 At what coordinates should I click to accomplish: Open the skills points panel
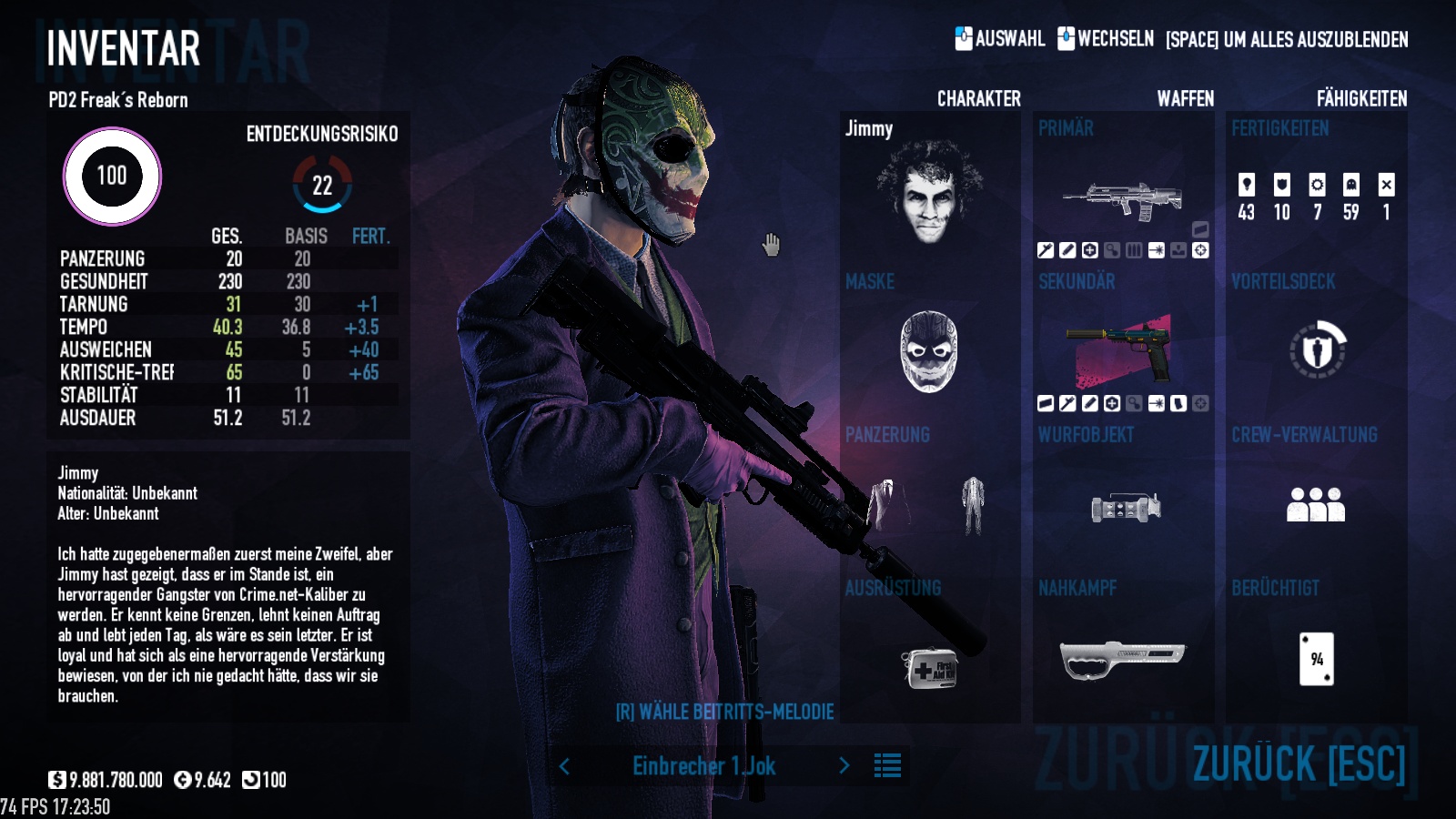(x=1316, y=197)
